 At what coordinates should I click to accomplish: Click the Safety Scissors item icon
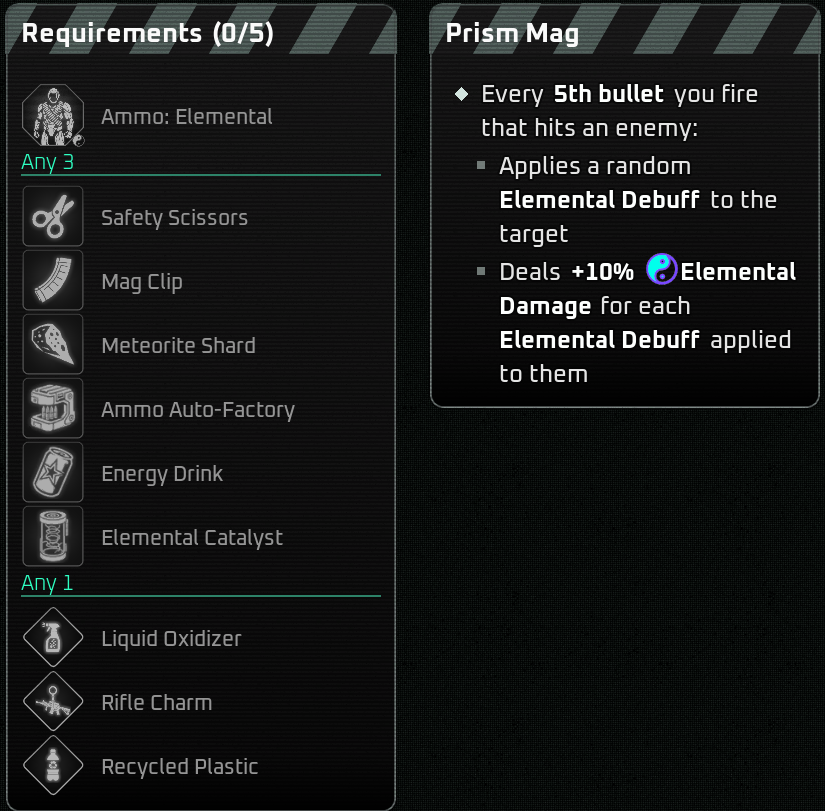[x=53, y=217]
